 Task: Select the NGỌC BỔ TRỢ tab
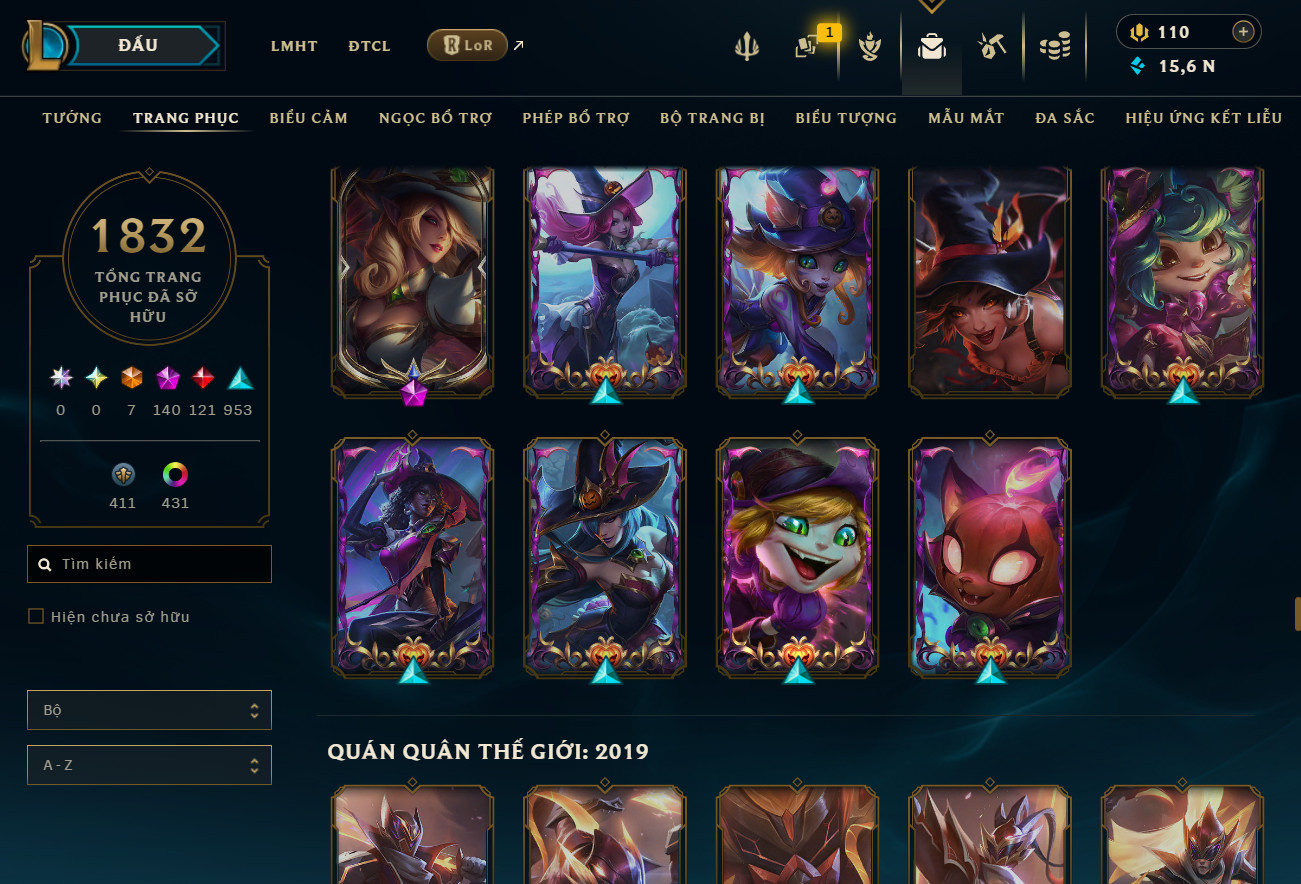coord(435,118)
